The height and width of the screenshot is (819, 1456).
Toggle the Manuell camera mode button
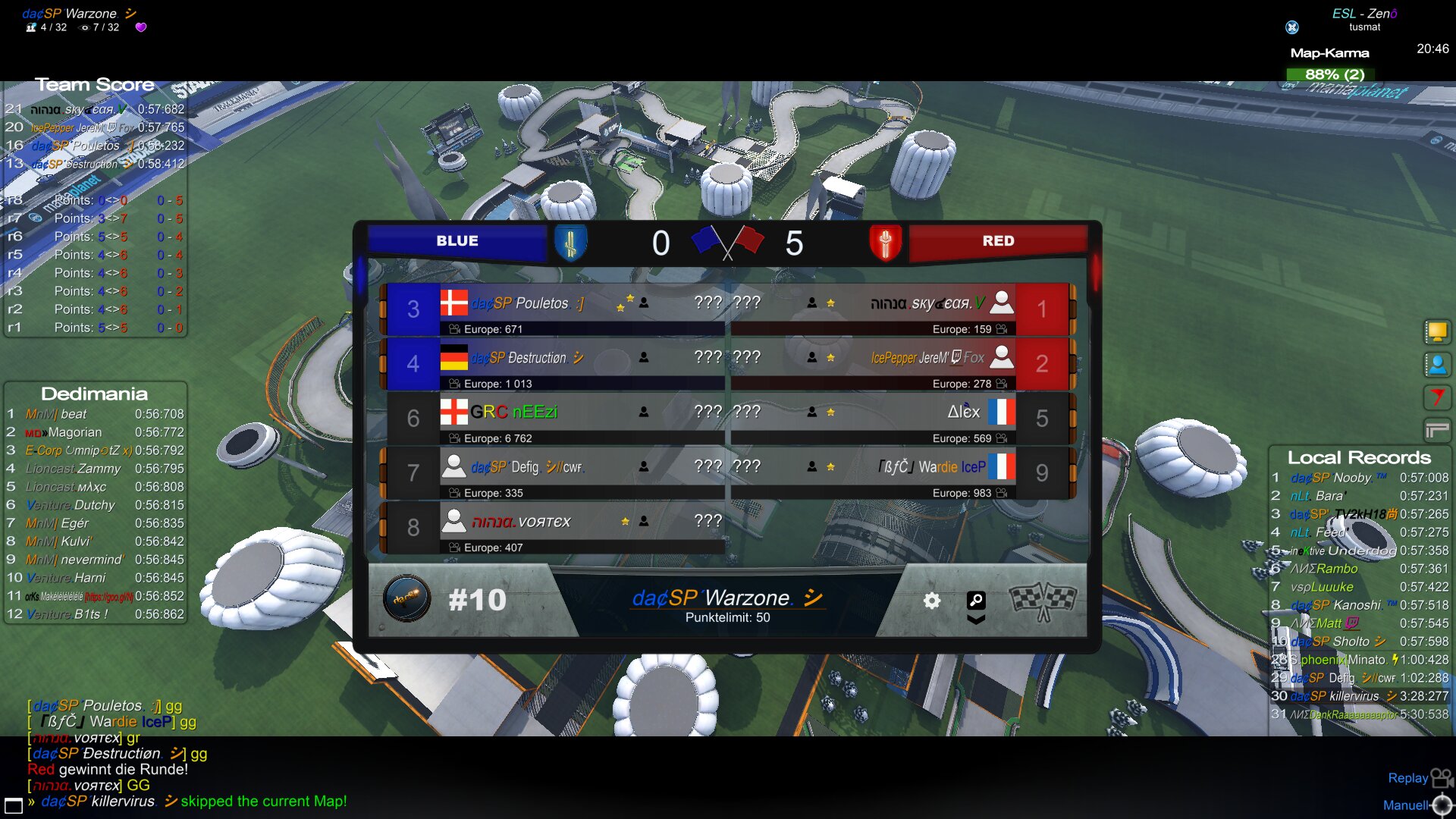tap(1417, 805)
